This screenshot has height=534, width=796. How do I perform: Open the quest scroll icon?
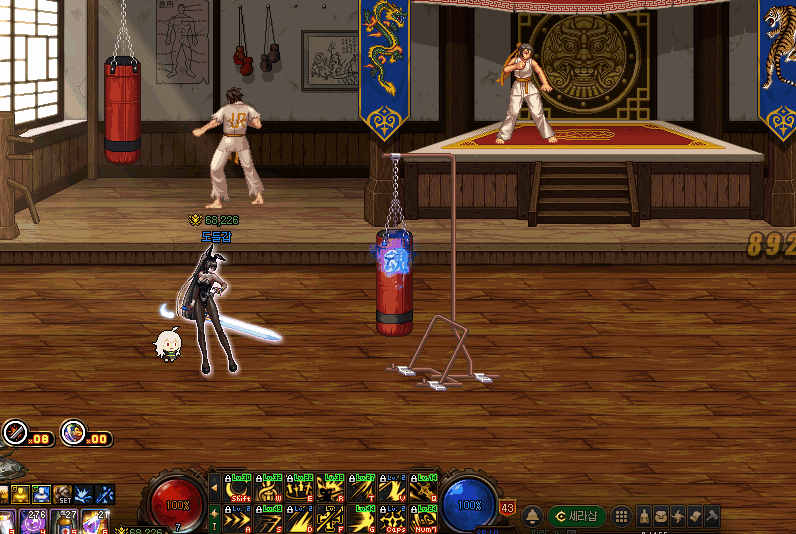695,516
